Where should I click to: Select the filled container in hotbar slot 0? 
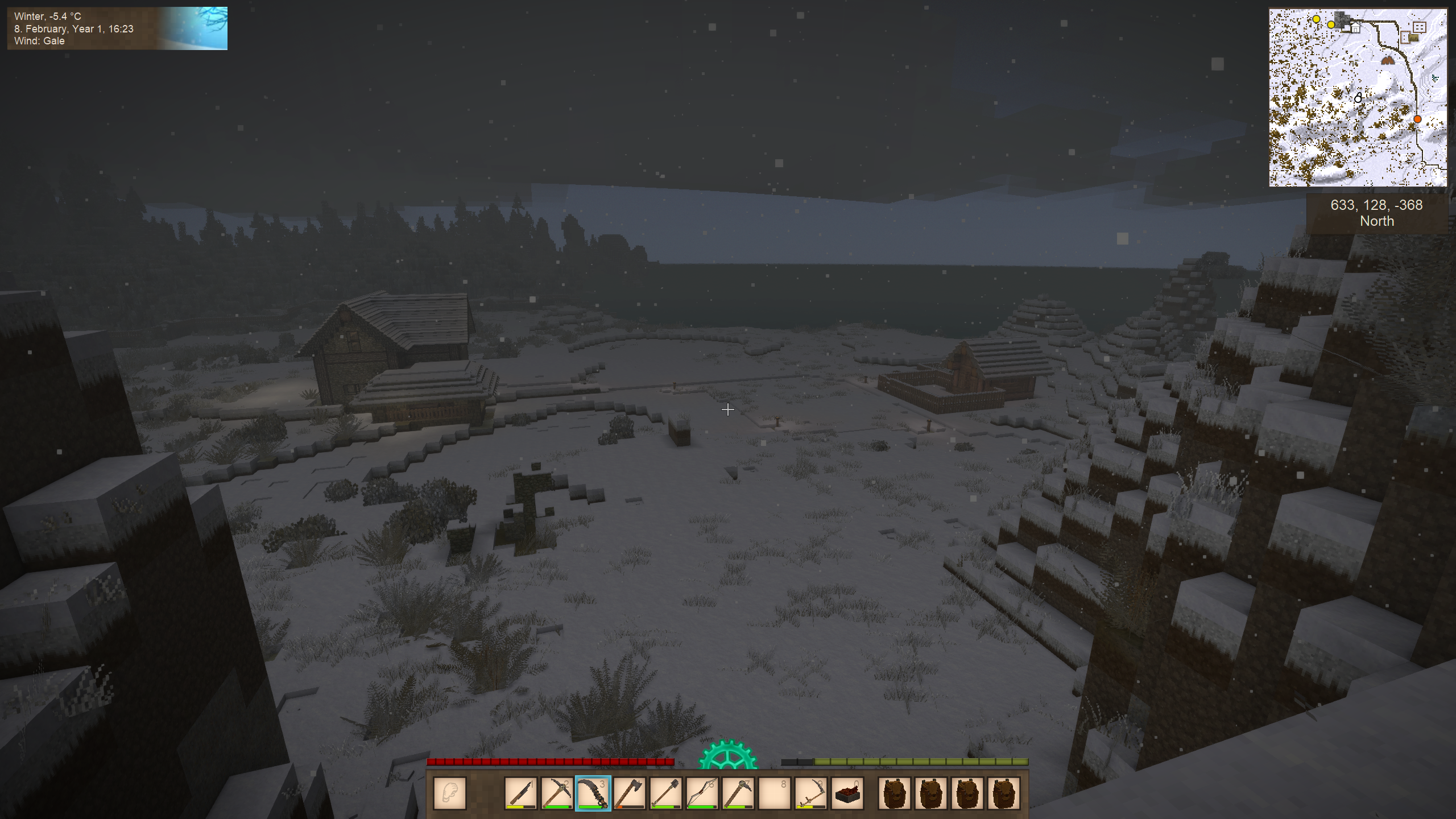(847, 793)
